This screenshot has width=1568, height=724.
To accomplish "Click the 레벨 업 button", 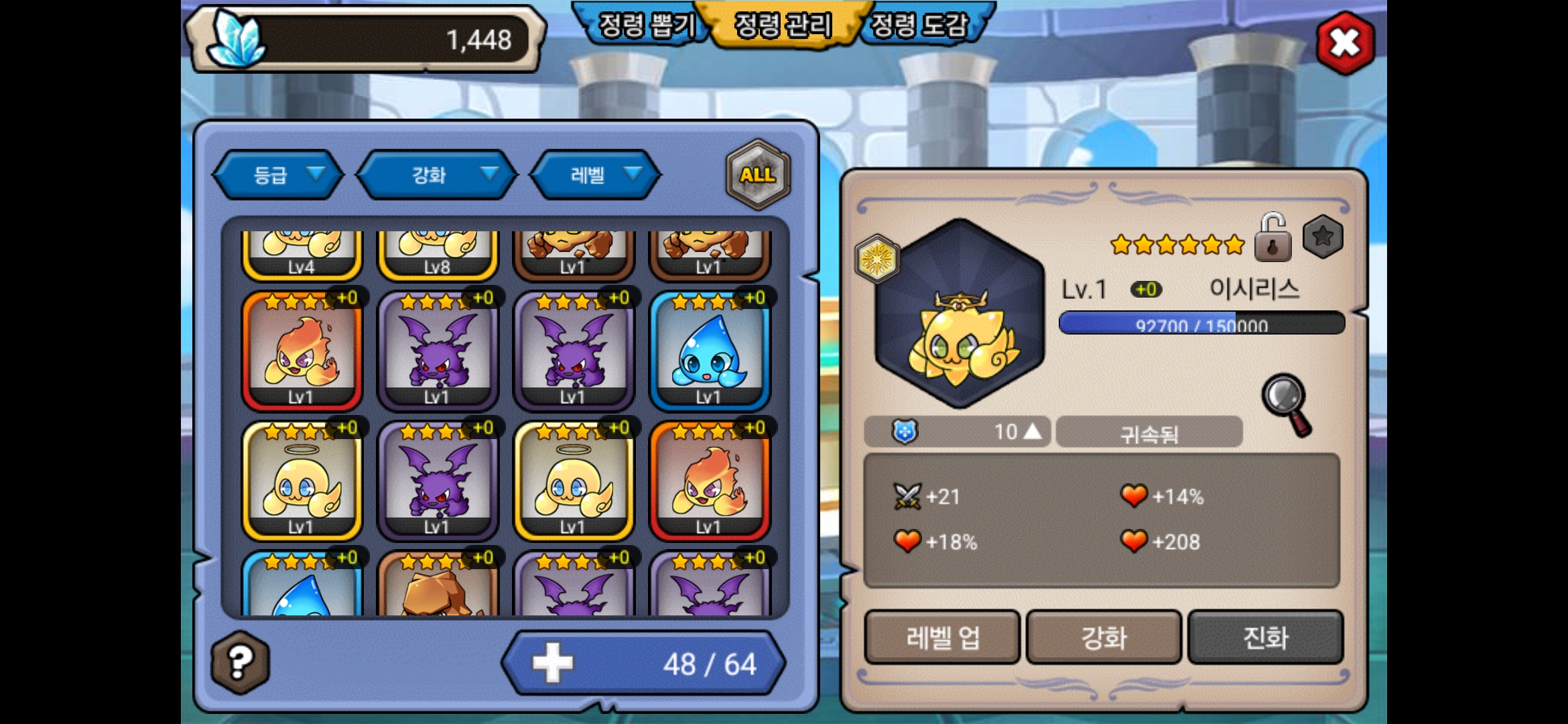I will coord(942,637).
